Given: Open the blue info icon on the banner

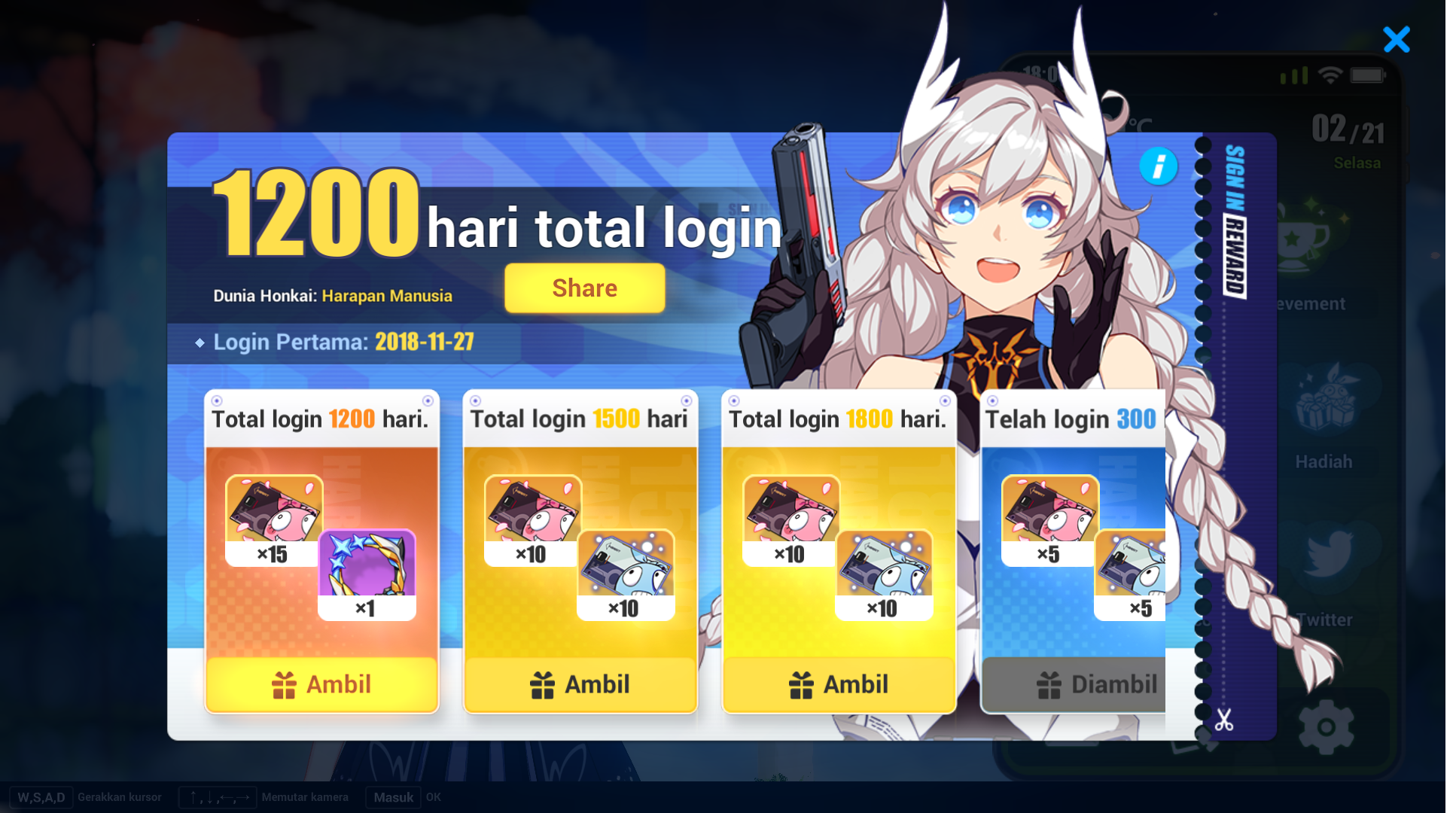Looking at the screenshot, I should pyautogui.click(x=1159, y=167).
